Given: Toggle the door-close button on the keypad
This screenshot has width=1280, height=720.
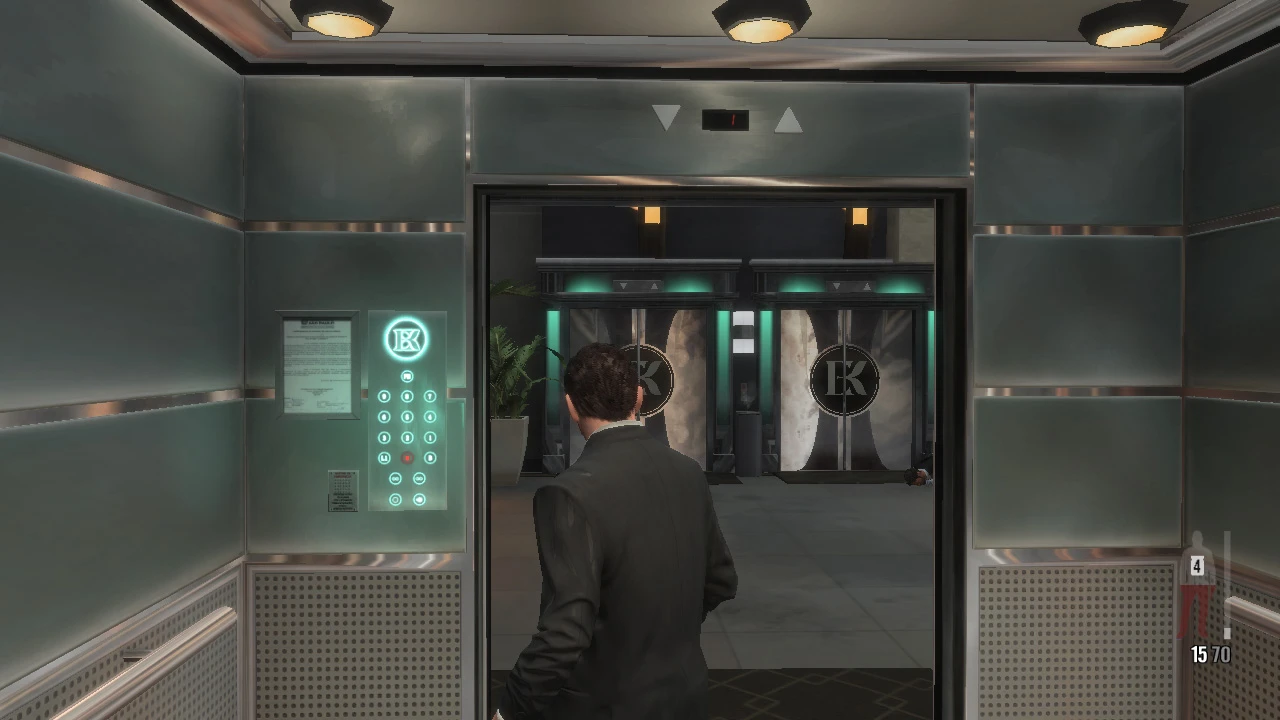Looking at the screenshot, I should click(418, 477).
